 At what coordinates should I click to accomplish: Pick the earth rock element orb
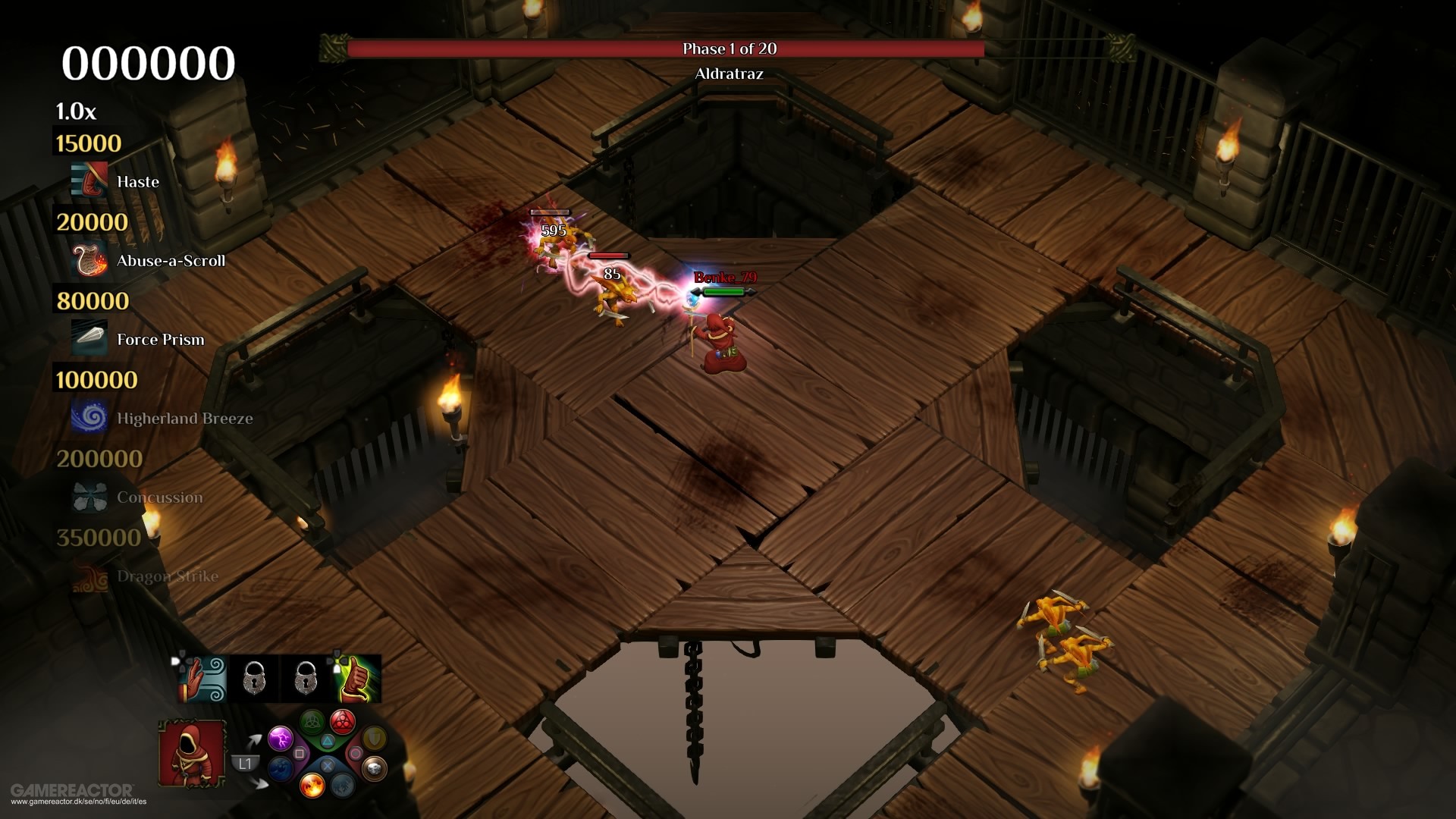click(374, 769)
